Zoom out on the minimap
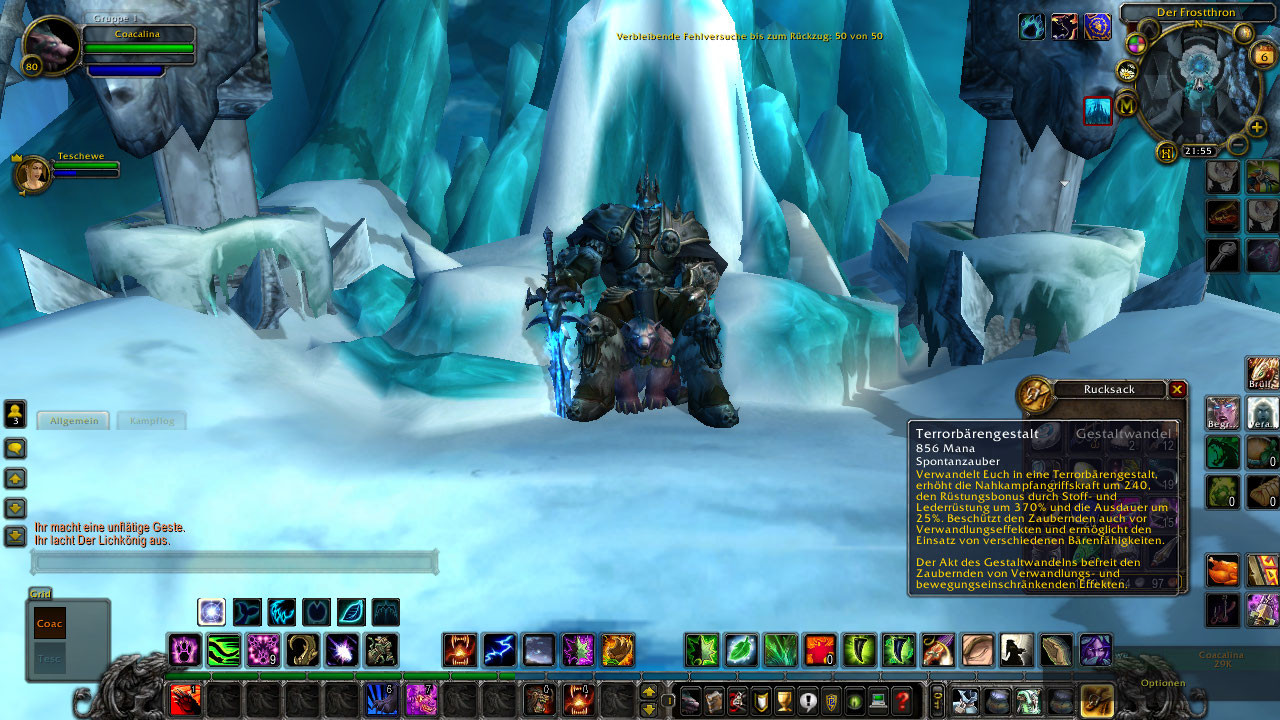This screenshot has width=1280, height=720. pyautogui.click(x=1237, y=145)
